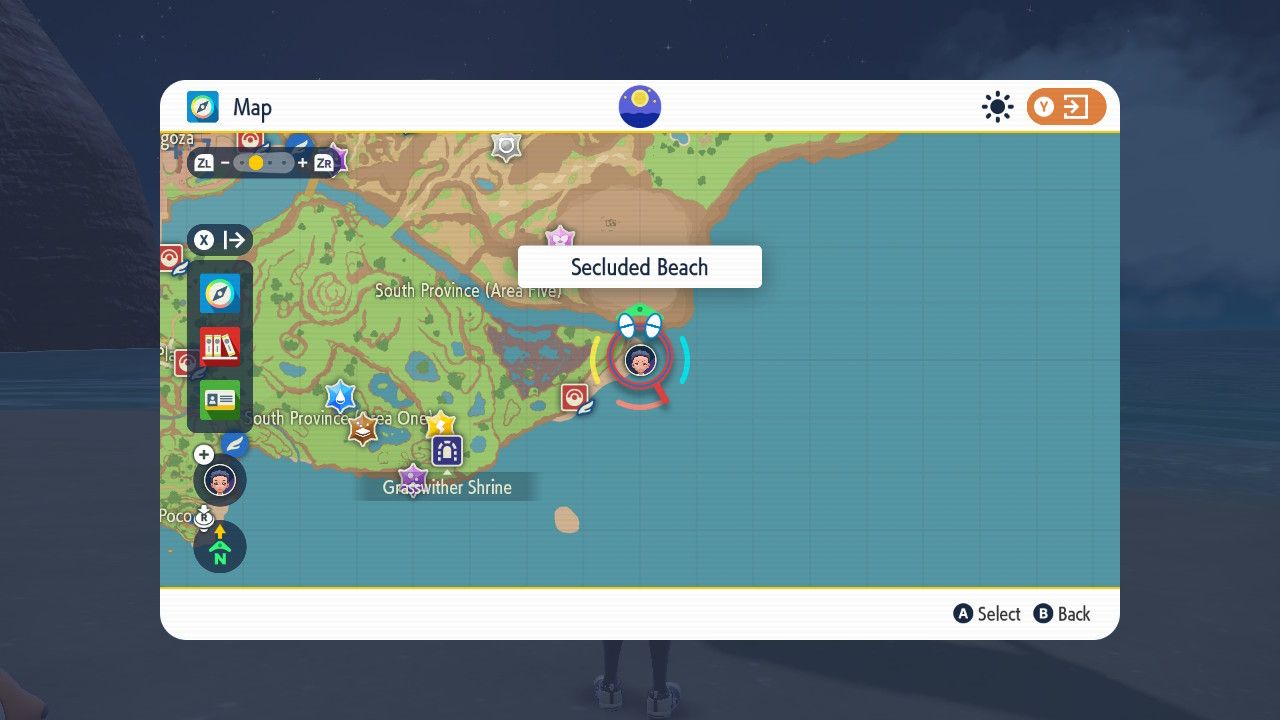Open the Trainer Profile card in the sidebar
1280x720 pixels.
[219, 400]
